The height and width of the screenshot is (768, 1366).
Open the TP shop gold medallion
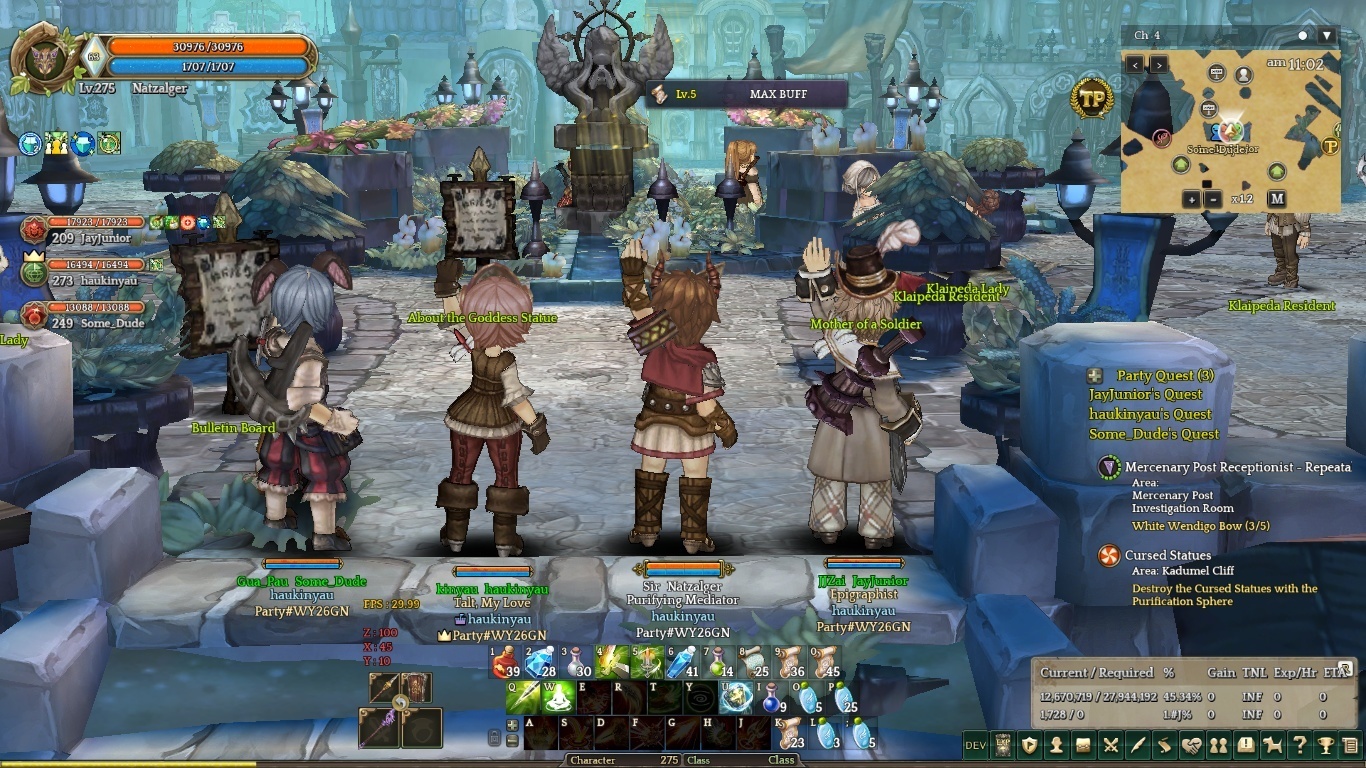[x=1091, y=98]
